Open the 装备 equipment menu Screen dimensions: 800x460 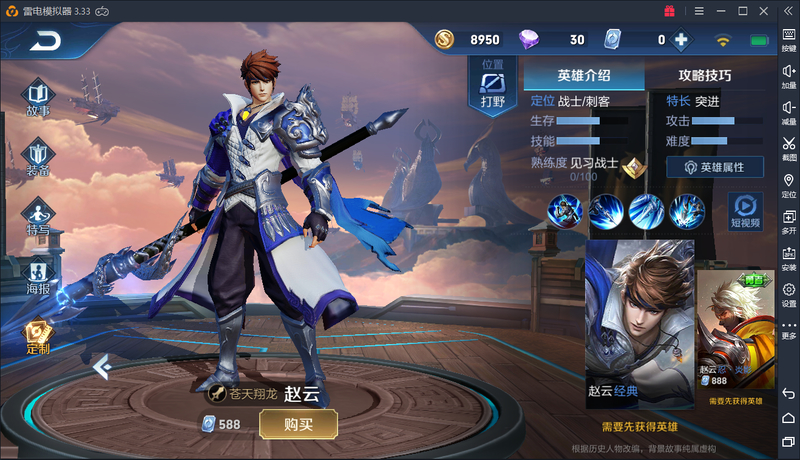39,158
